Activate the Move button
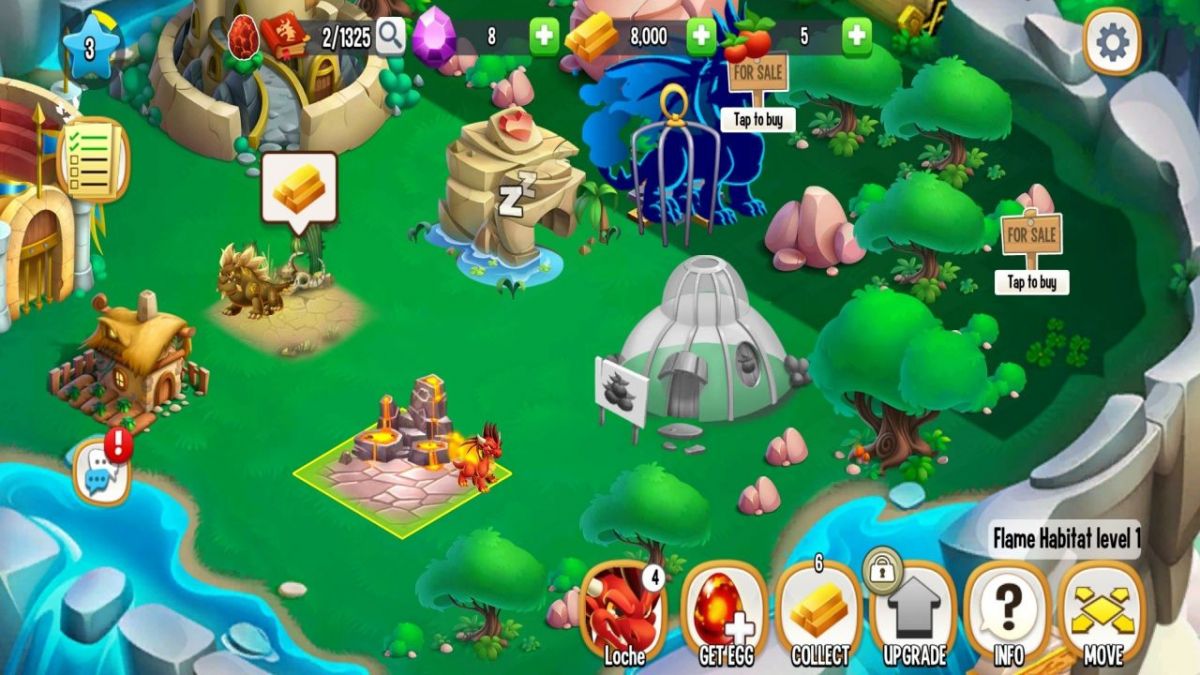1200x675 pixels. [1102, 614]
